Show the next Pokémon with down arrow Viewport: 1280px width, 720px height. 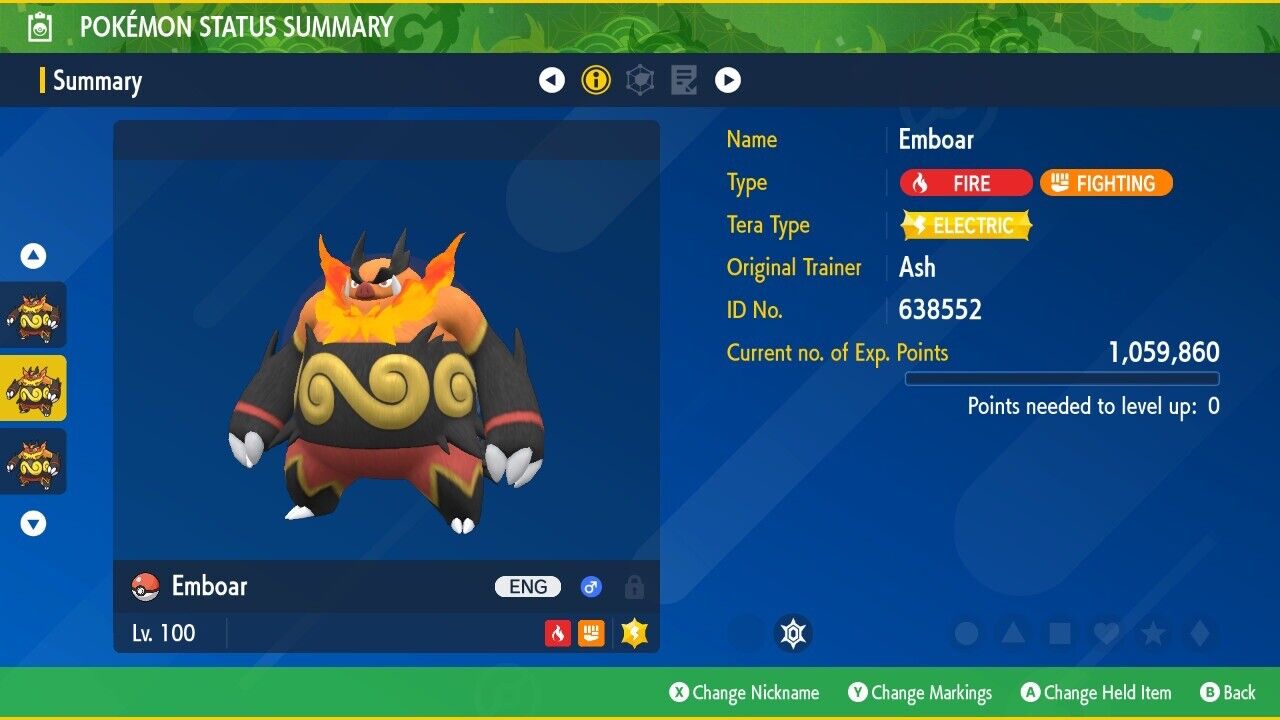[x=34, y=523]
